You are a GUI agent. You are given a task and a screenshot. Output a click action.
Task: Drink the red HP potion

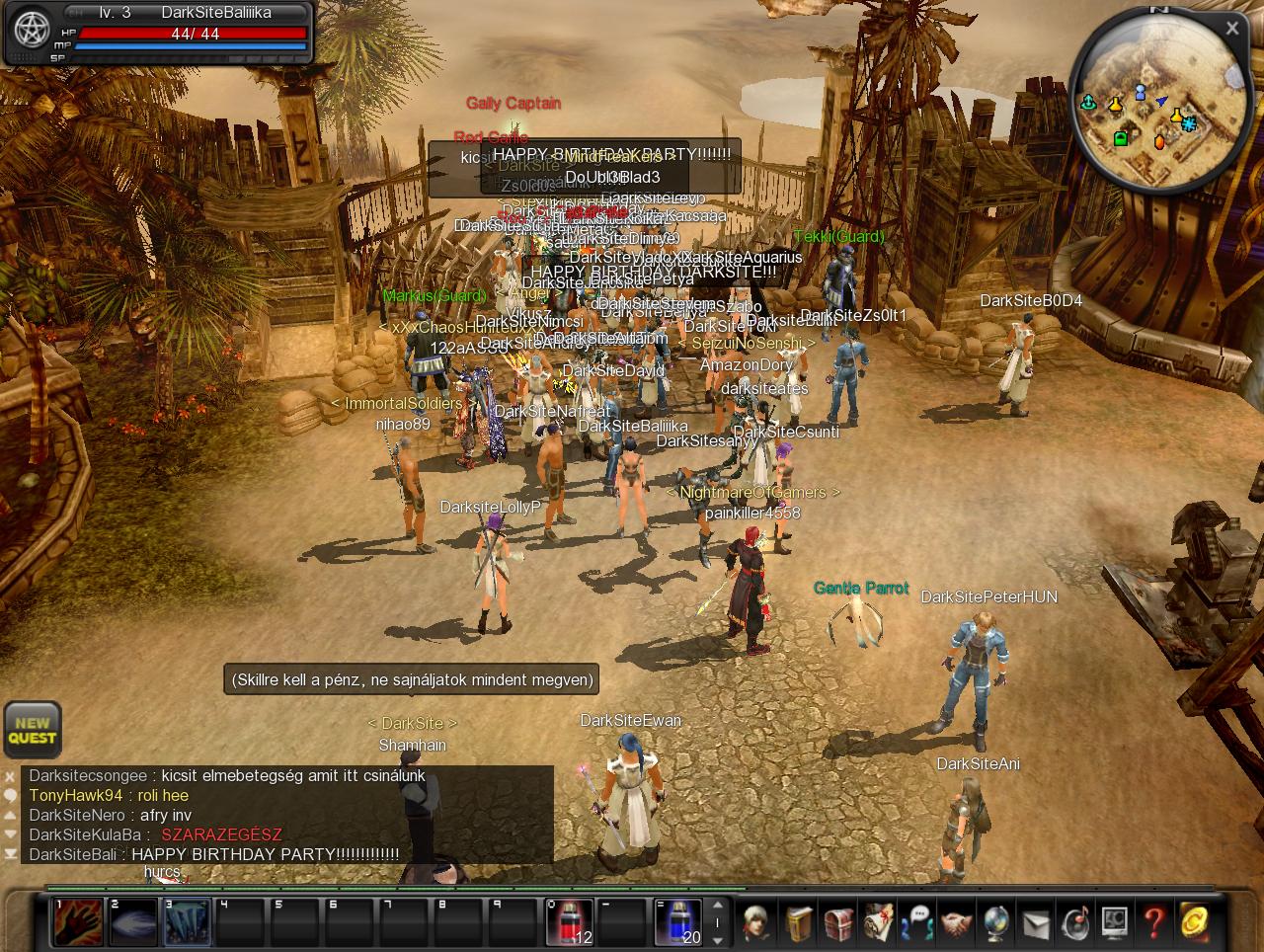click(x=570, y=921)
